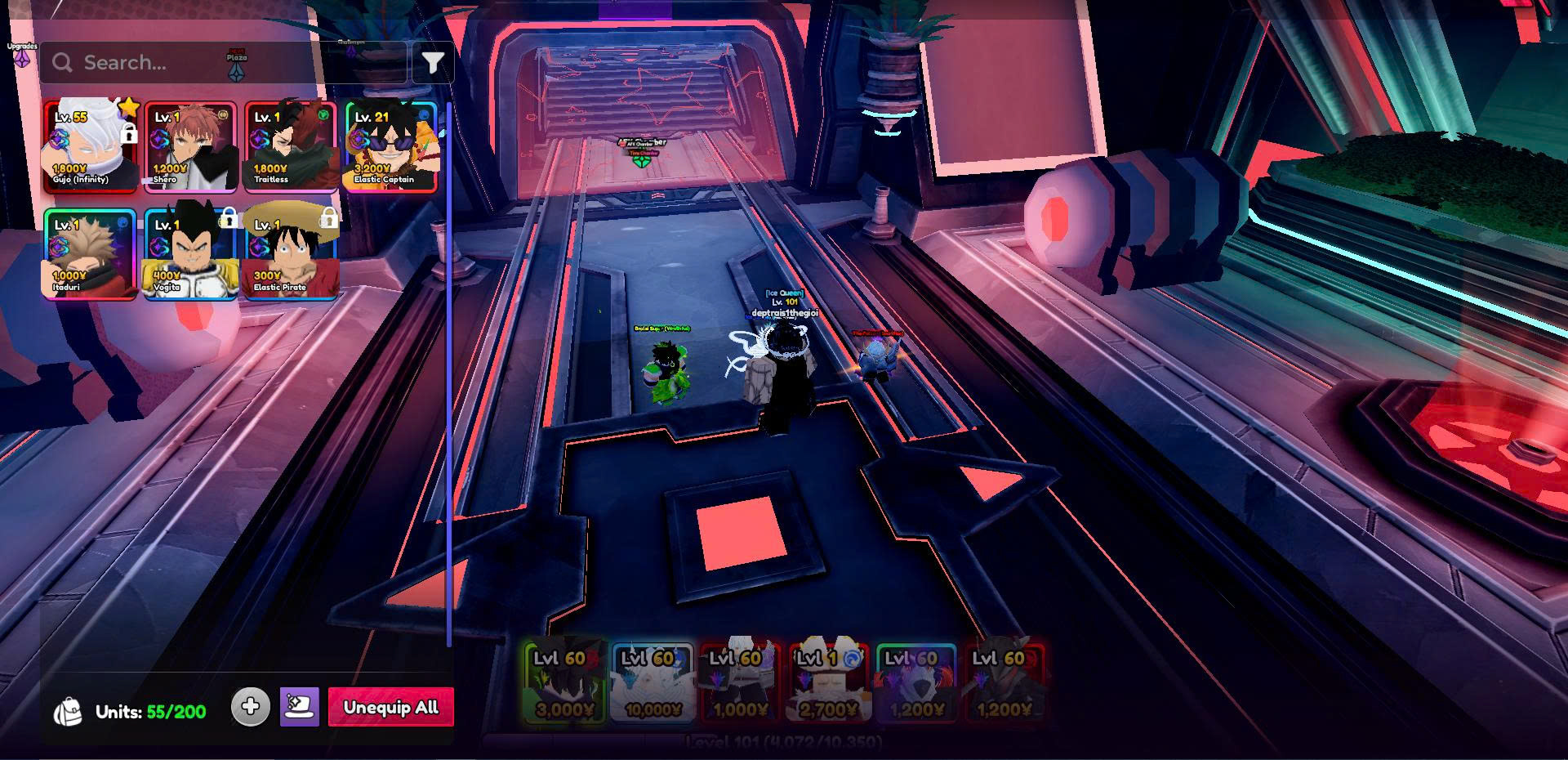Open the purple magic hat button

pyautogui.click(x=300, y=706)
